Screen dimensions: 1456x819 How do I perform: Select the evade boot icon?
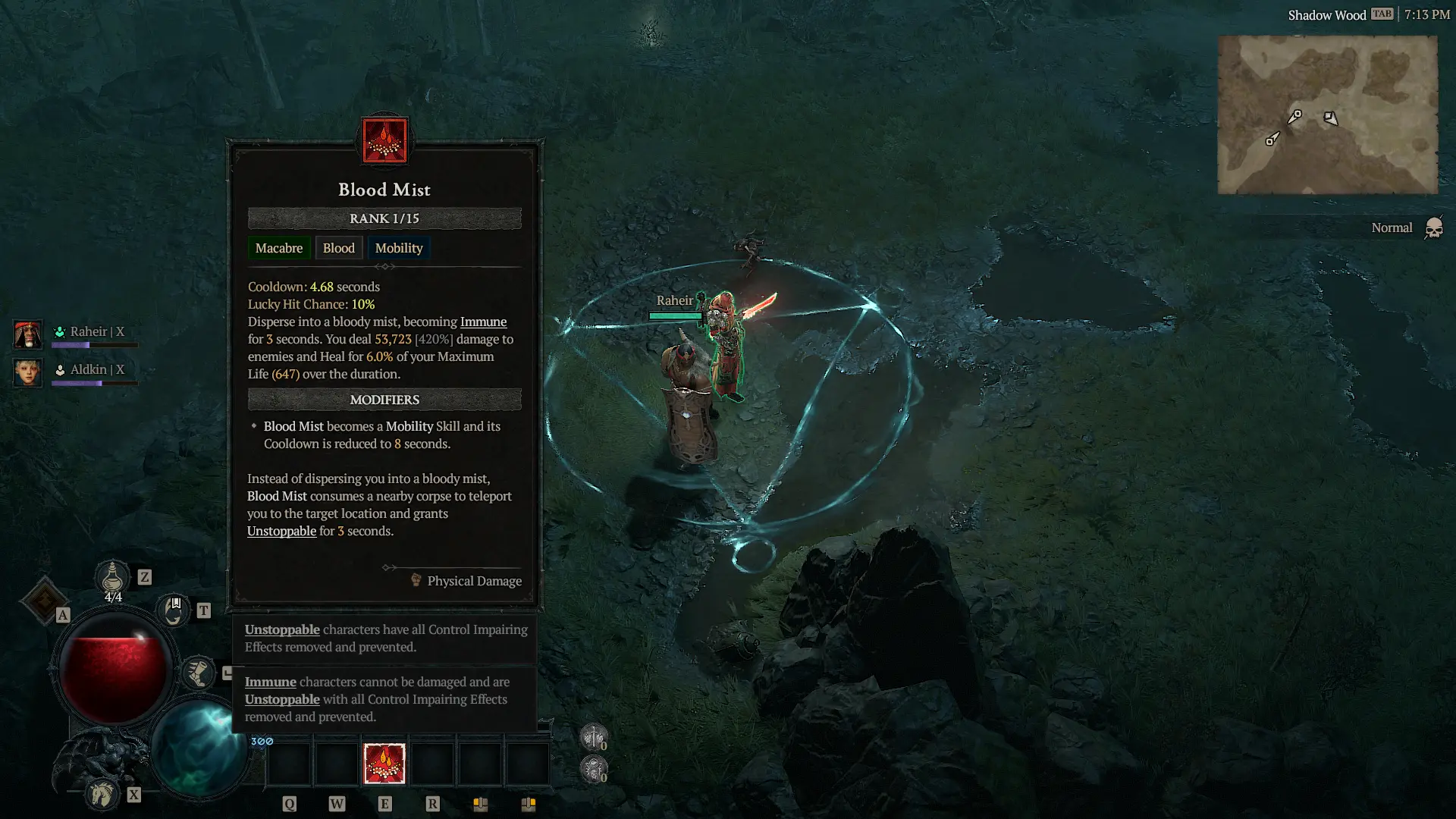click(199, 671)
